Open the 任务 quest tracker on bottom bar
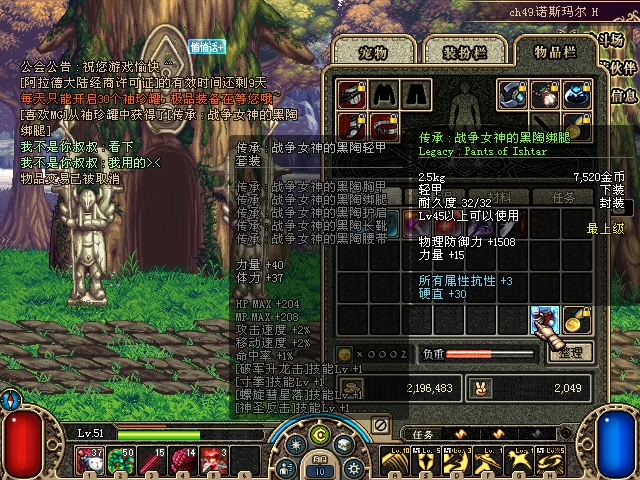Image resolution: width=640 pixels, height=480 pixels. pyautogui.click(x=424, y=434)
